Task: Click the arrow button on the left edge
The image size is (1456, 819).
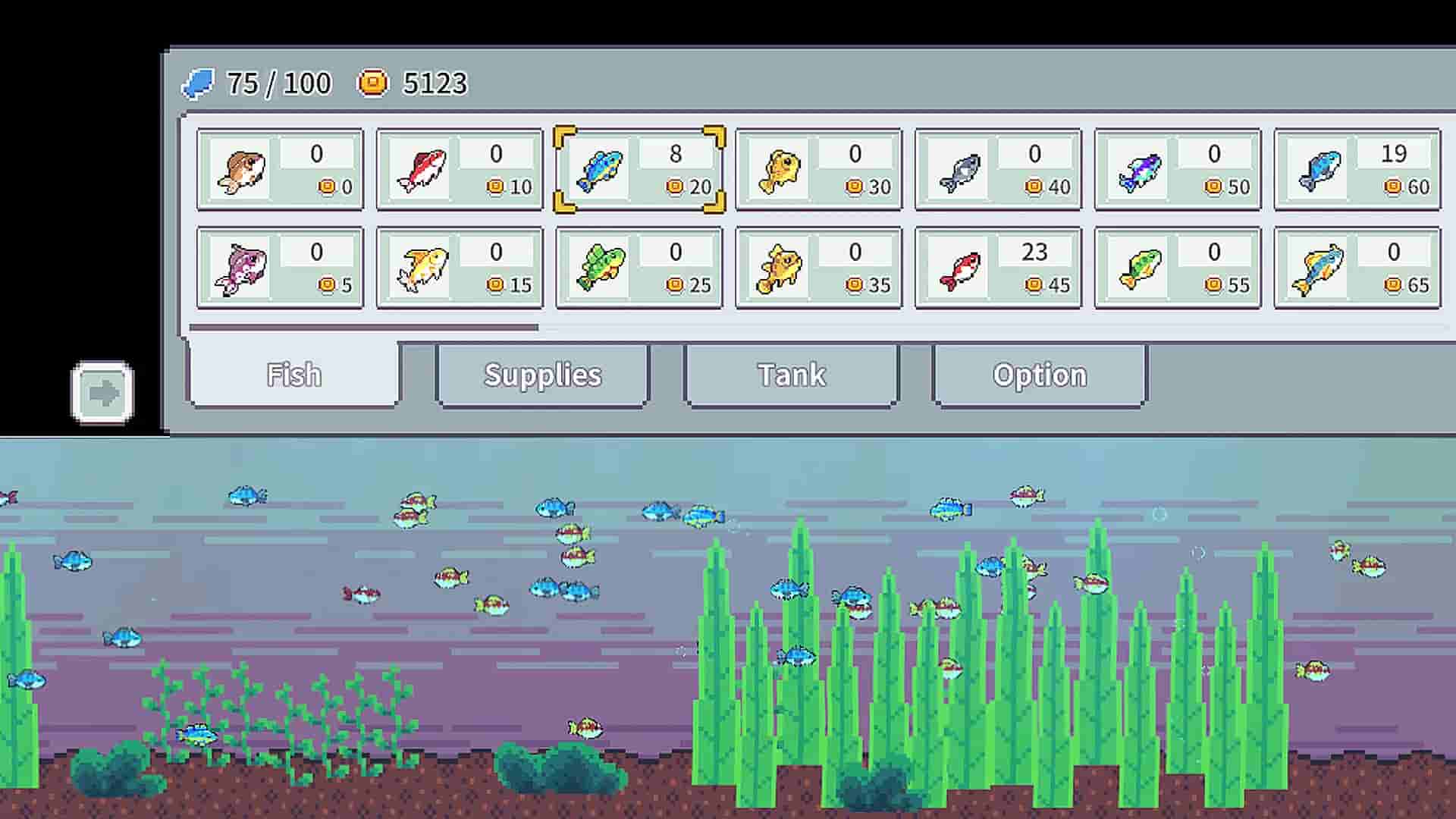Action: [x=104, y=391]
